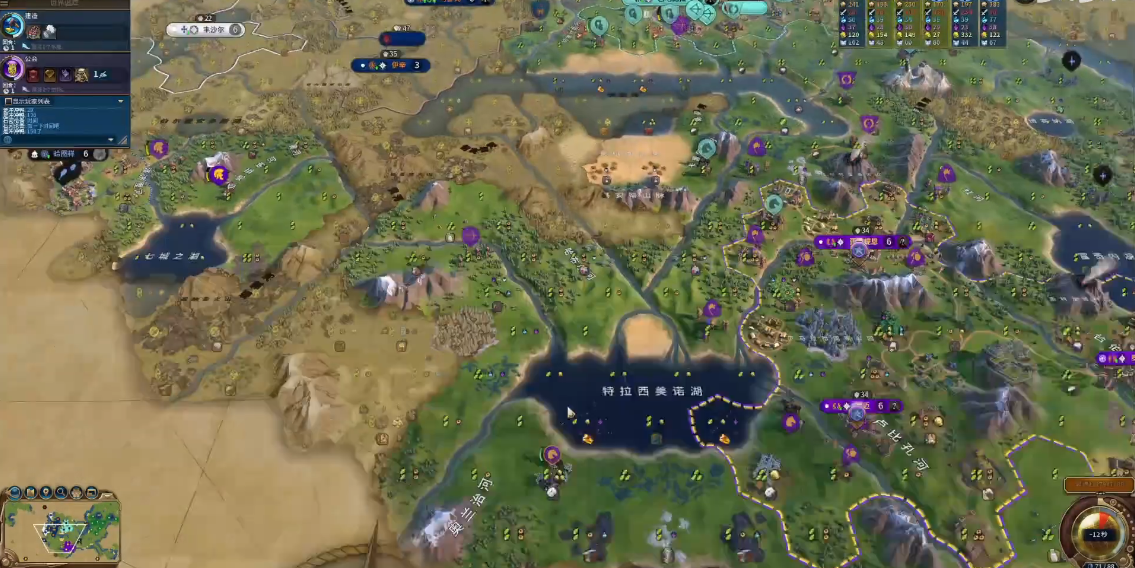Open the magnifying glass map search
The width and height of the screenshot is (1135, 568).
click(62, 492)
